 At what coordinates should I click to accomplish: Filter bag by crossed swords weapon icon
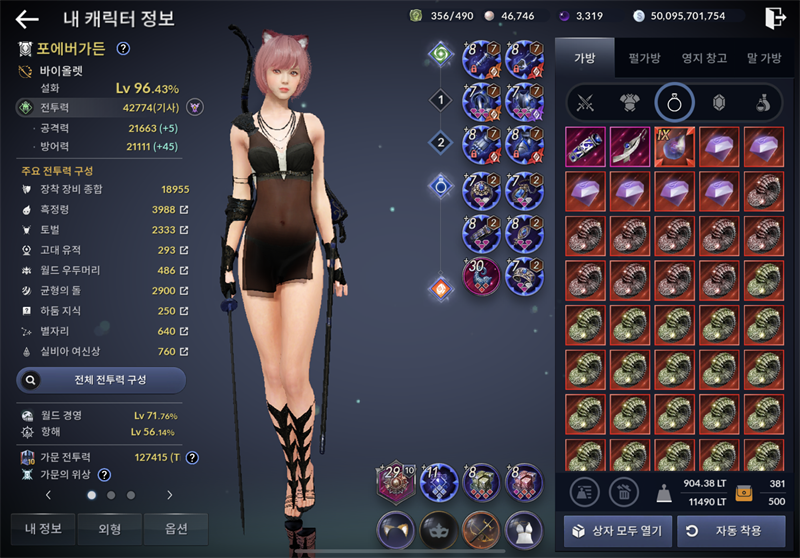coord(584,102)
